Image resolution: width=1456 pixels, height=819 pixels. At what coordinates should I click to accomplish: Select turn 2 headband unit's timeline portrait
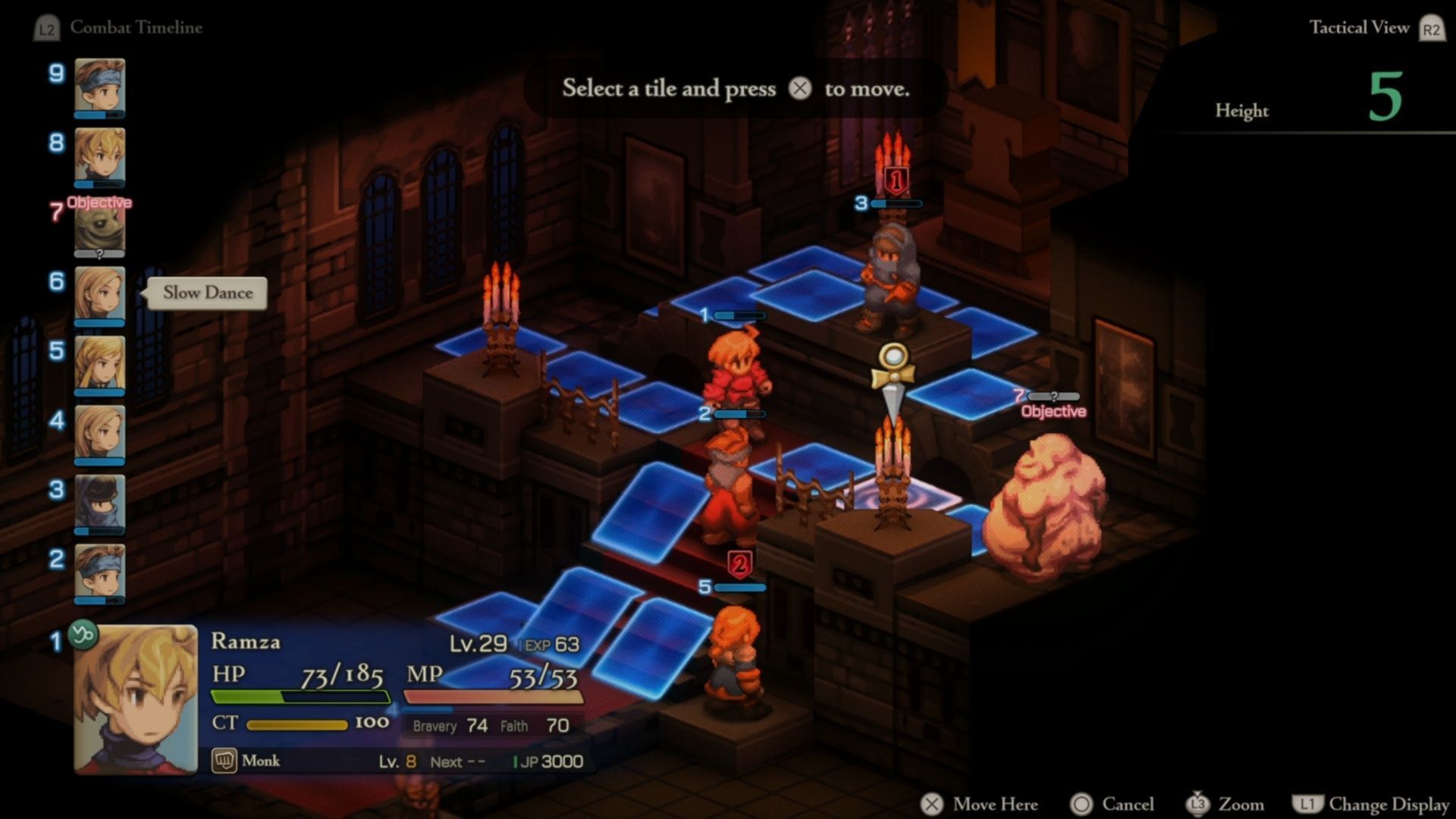pyautogui.click(x=99, y=572)
